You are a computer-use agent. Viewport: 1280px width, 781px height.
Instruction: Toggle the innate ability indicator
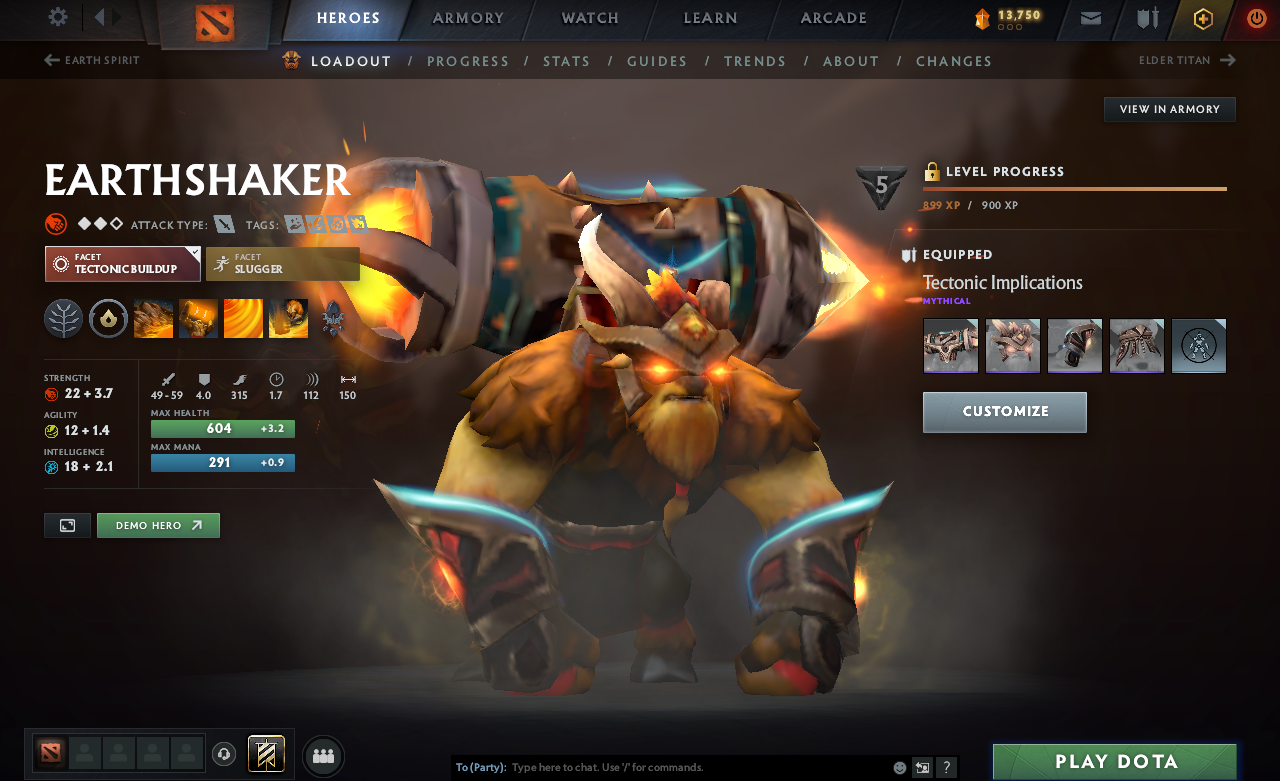click(108, 318)
